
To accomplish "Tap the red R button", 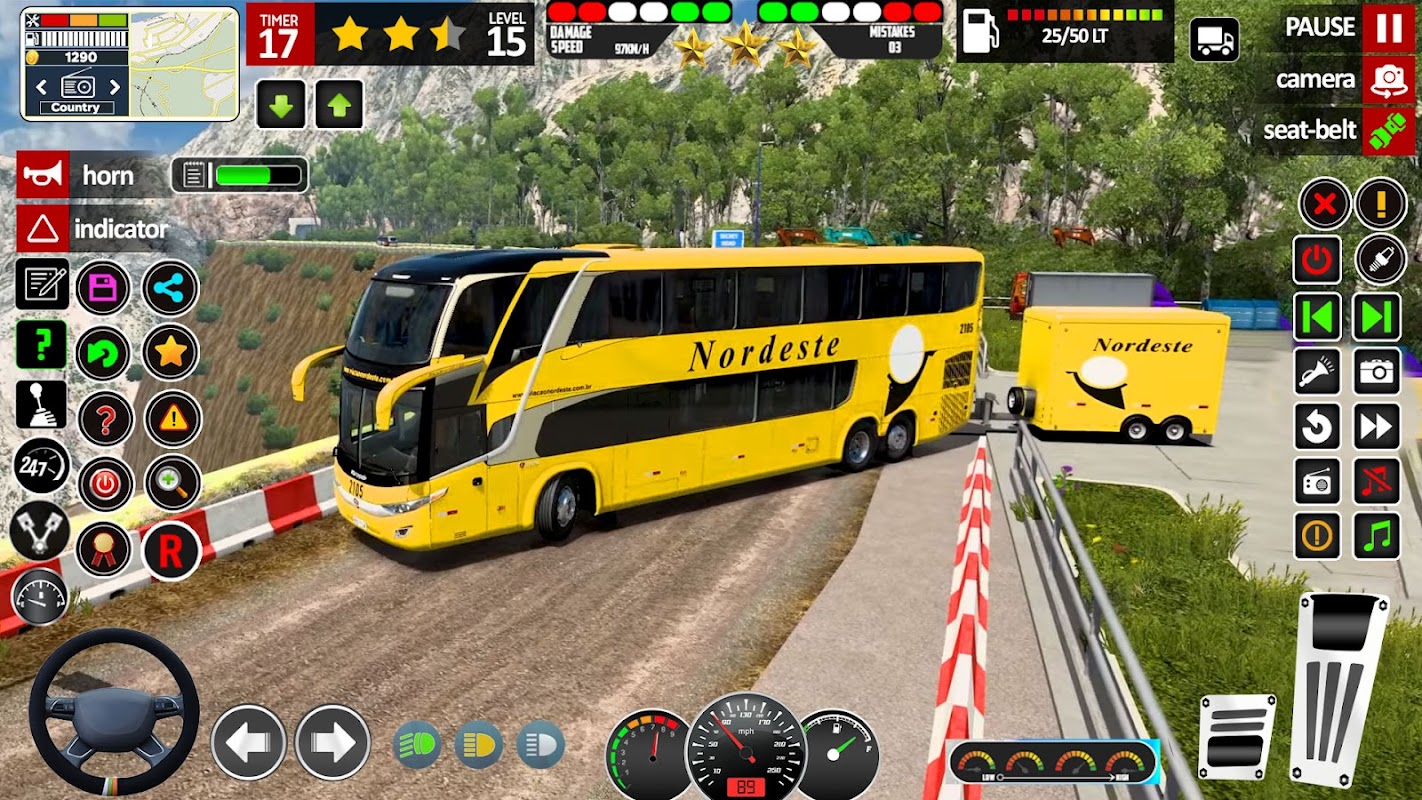I will pyautogui.click(x=171, y=550).
